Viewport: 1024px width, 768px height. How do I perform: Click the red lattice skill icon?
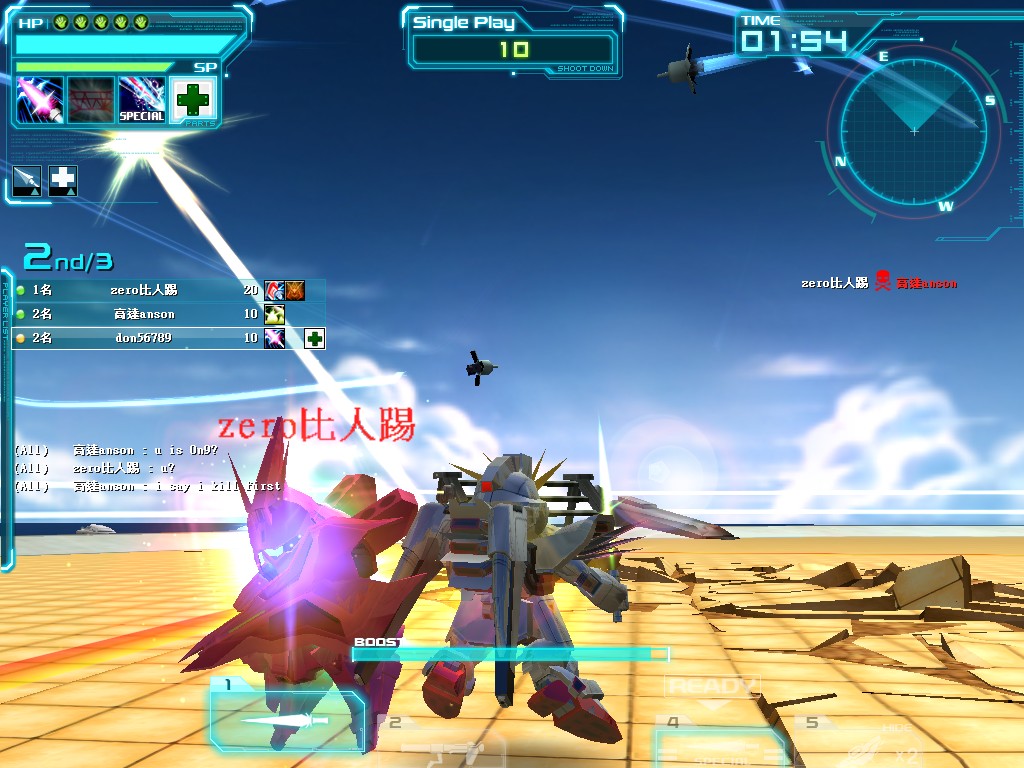[91, 100]
